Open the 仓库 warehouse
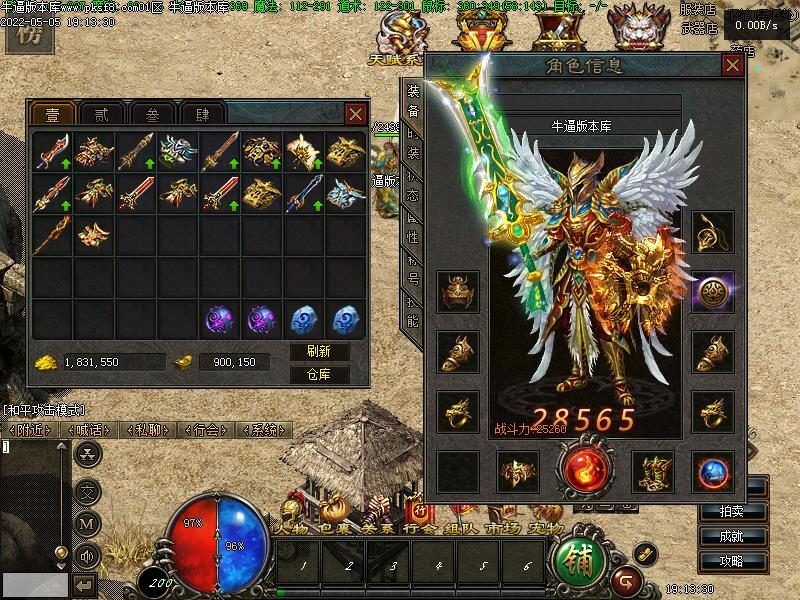 click(x=319, y=375)
